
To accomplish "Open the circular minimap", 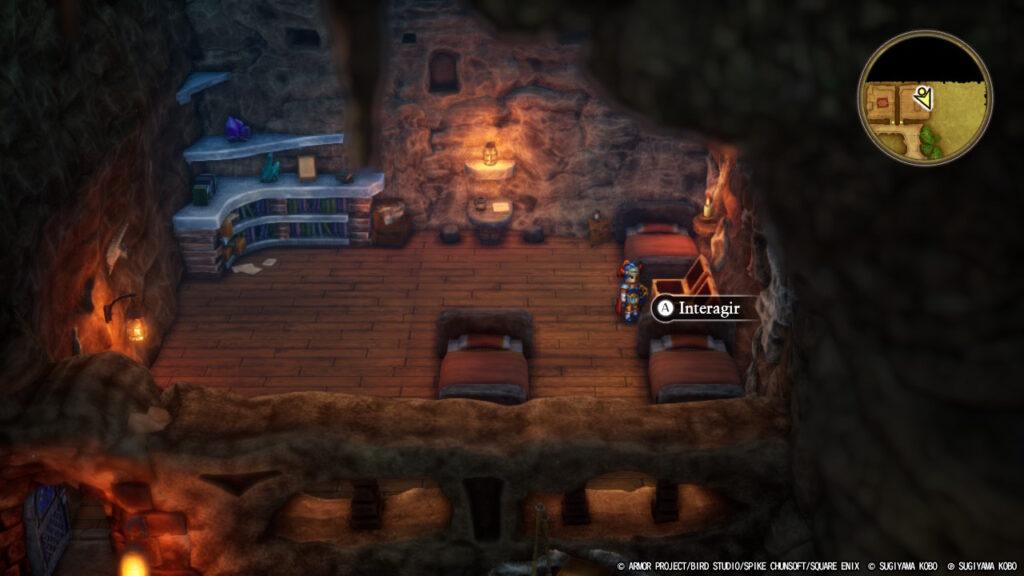I will [x=924, y=98].
